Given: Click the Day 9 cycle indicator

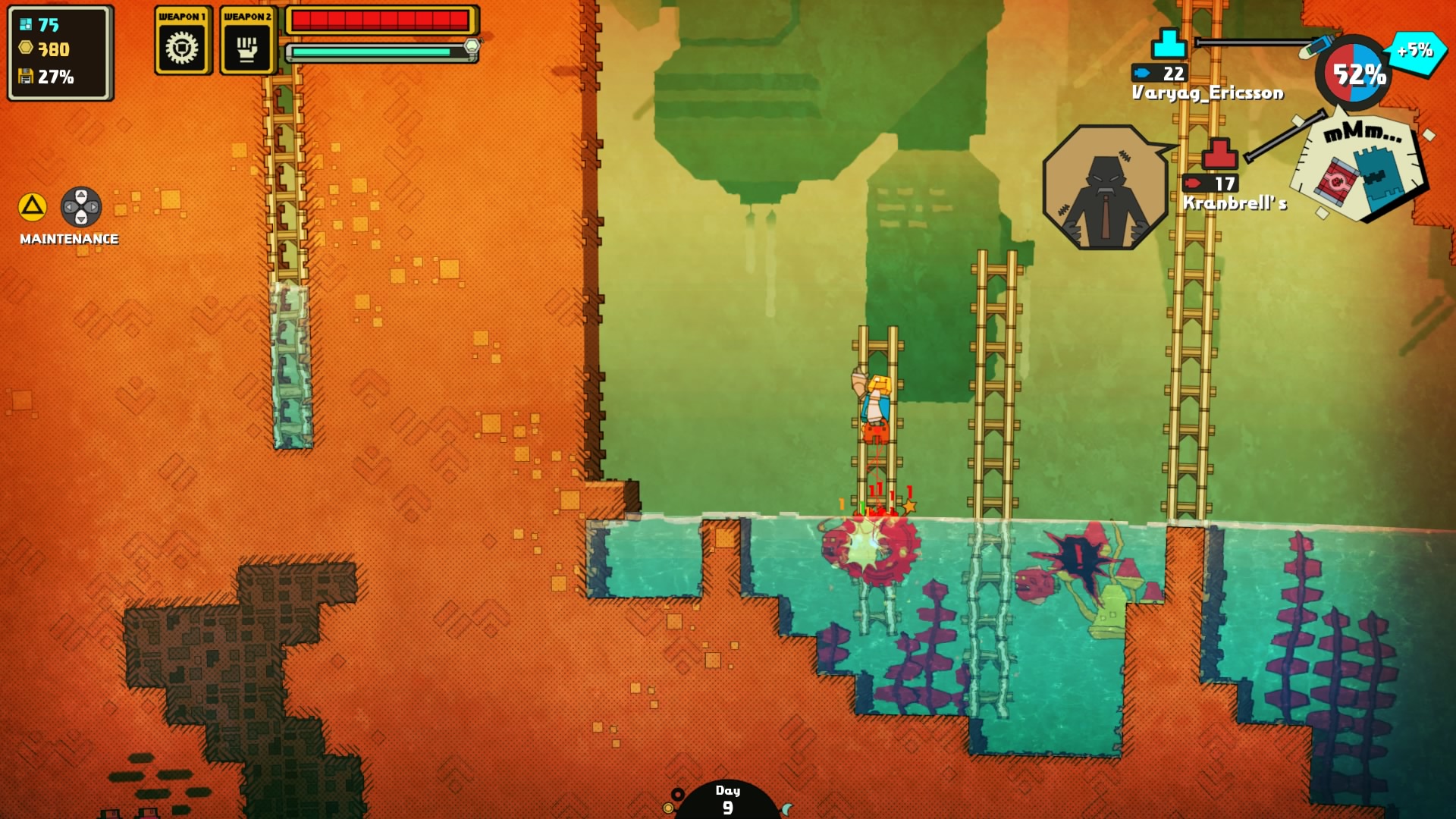Looking at the screenshot, I should click(x=727, y=799).
